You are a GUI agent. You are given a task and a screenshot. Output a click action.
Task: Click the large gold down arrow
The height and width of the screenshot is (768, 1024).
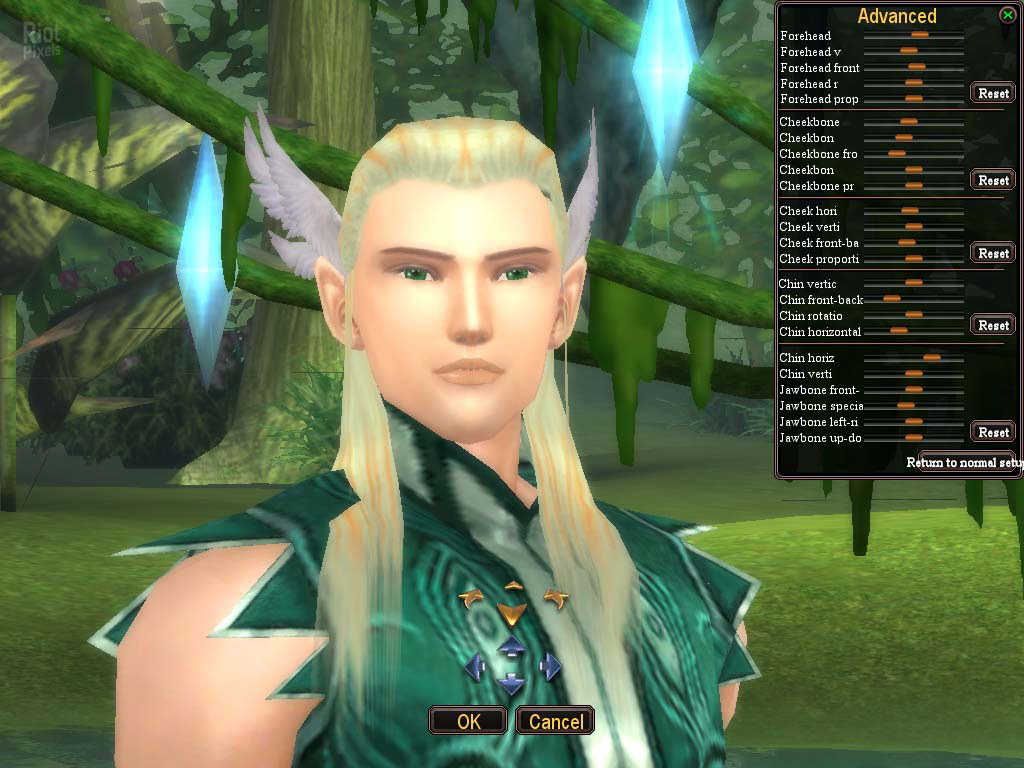(512, 613)
